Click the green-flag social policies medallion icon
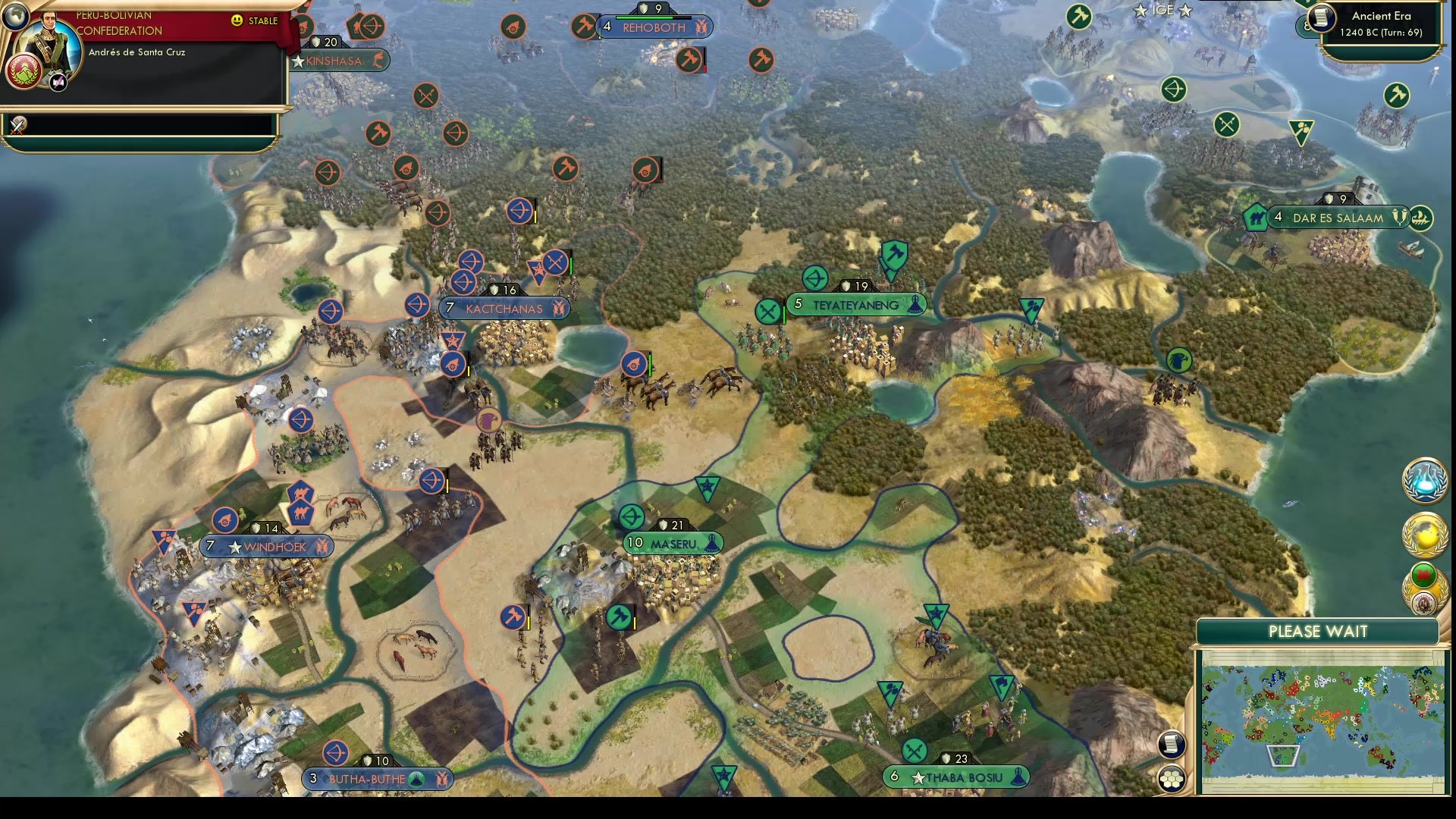 tap(1423, 576)
